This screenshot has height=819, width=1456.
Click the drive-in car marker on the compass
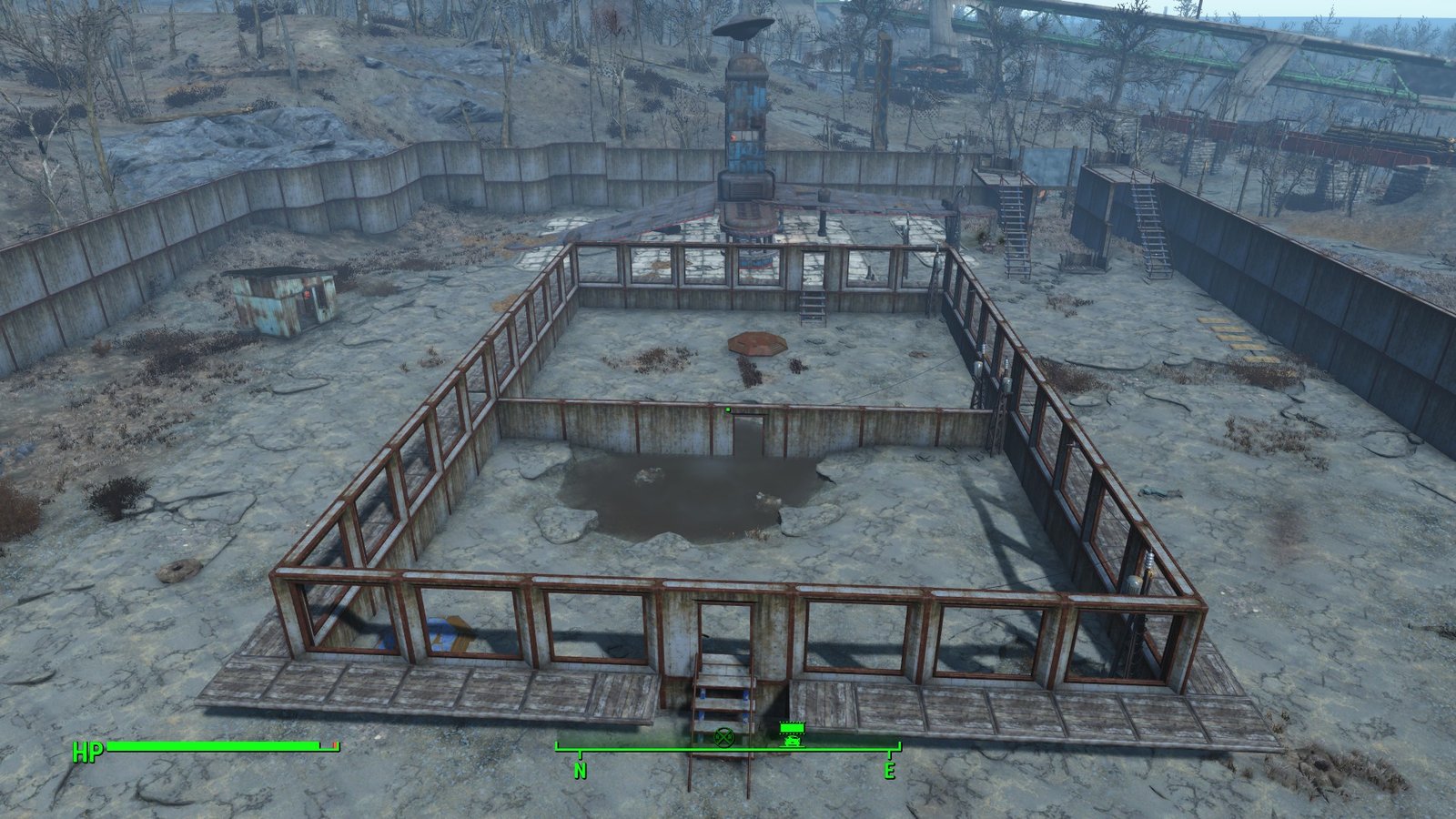coord(792,735)
